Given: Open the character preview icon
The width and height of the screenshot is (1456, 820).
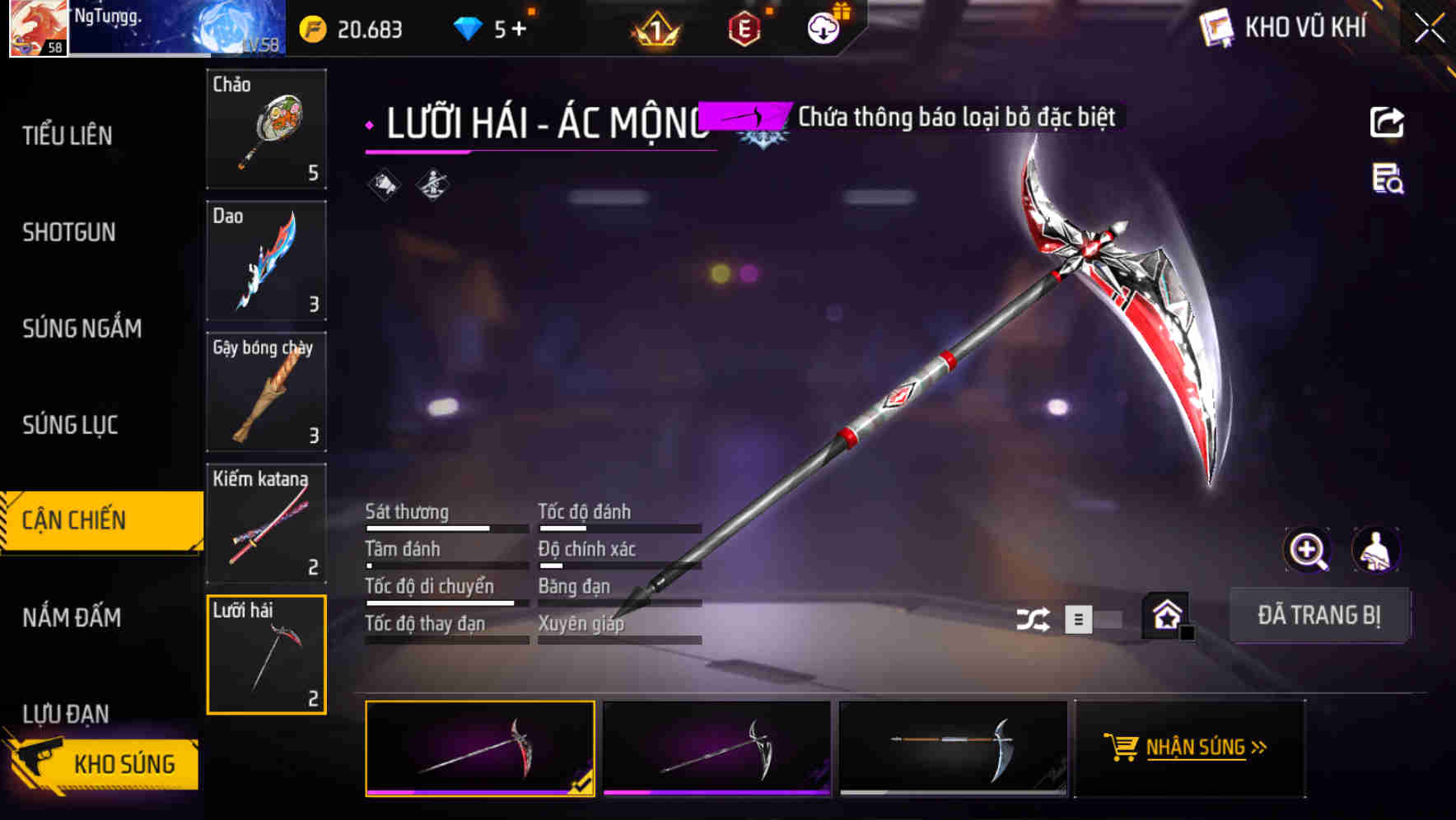Looking at the screenshot, I should (x=1374, y=550).
